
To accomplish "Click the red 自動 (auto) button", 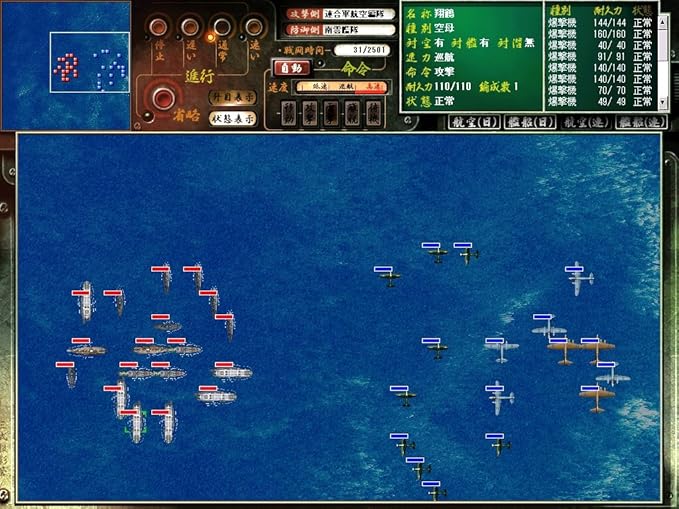I will pos(291,68).
